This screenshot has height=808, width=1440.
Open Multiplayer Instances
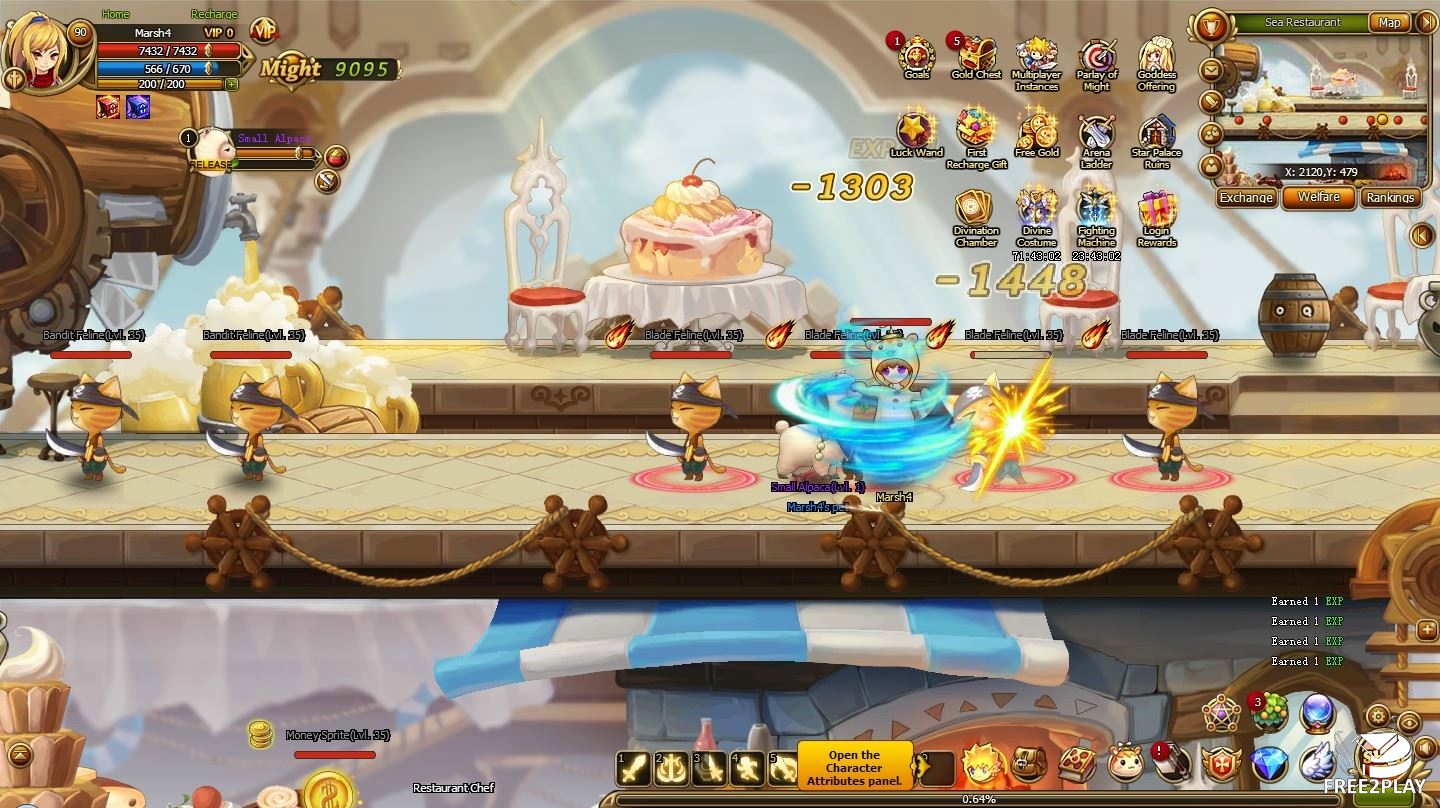(1036, 58)
